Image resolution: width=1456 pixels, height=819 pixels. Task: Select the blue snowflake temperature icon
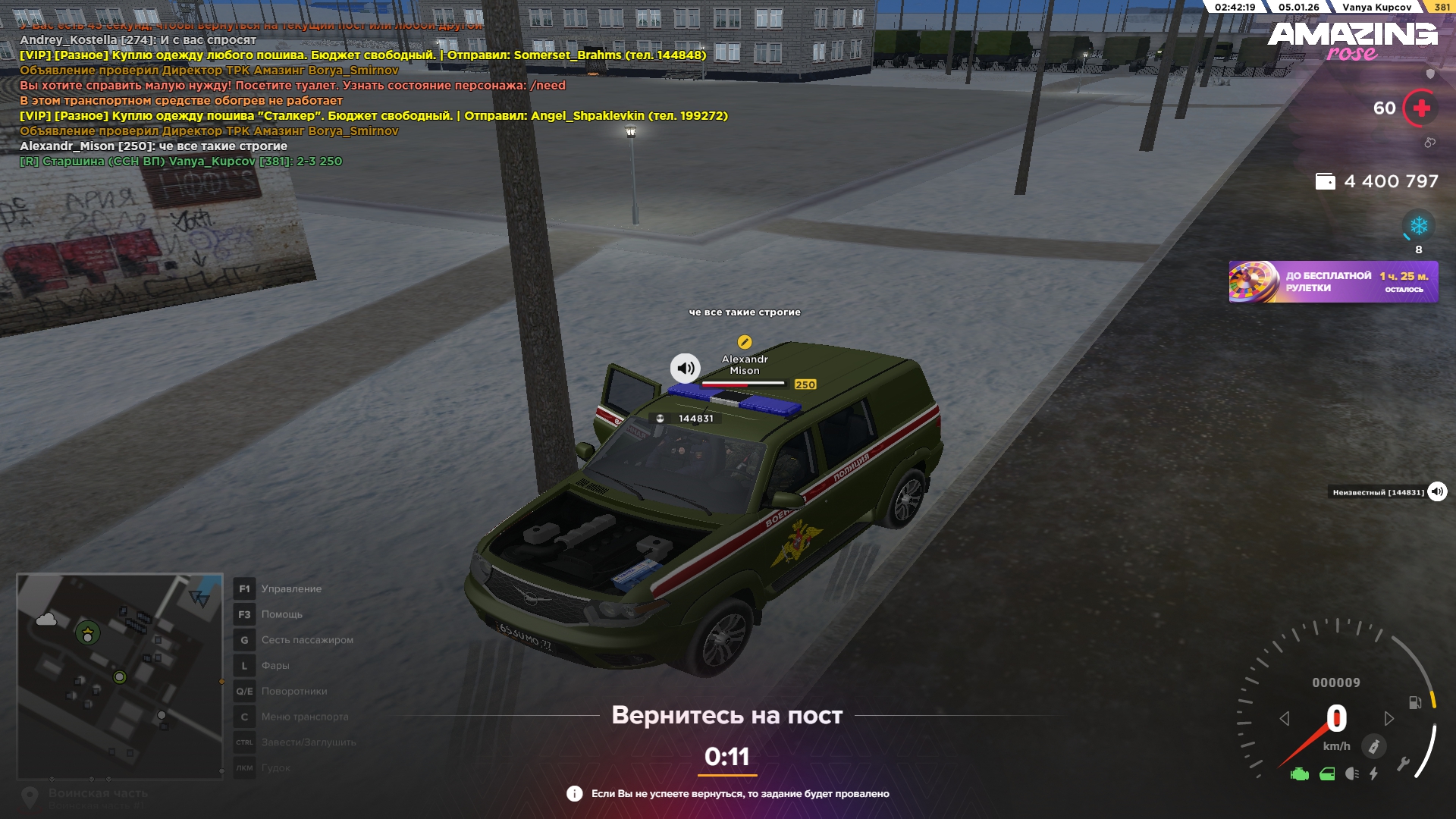pyautogui.click(x=1418, y=226)
